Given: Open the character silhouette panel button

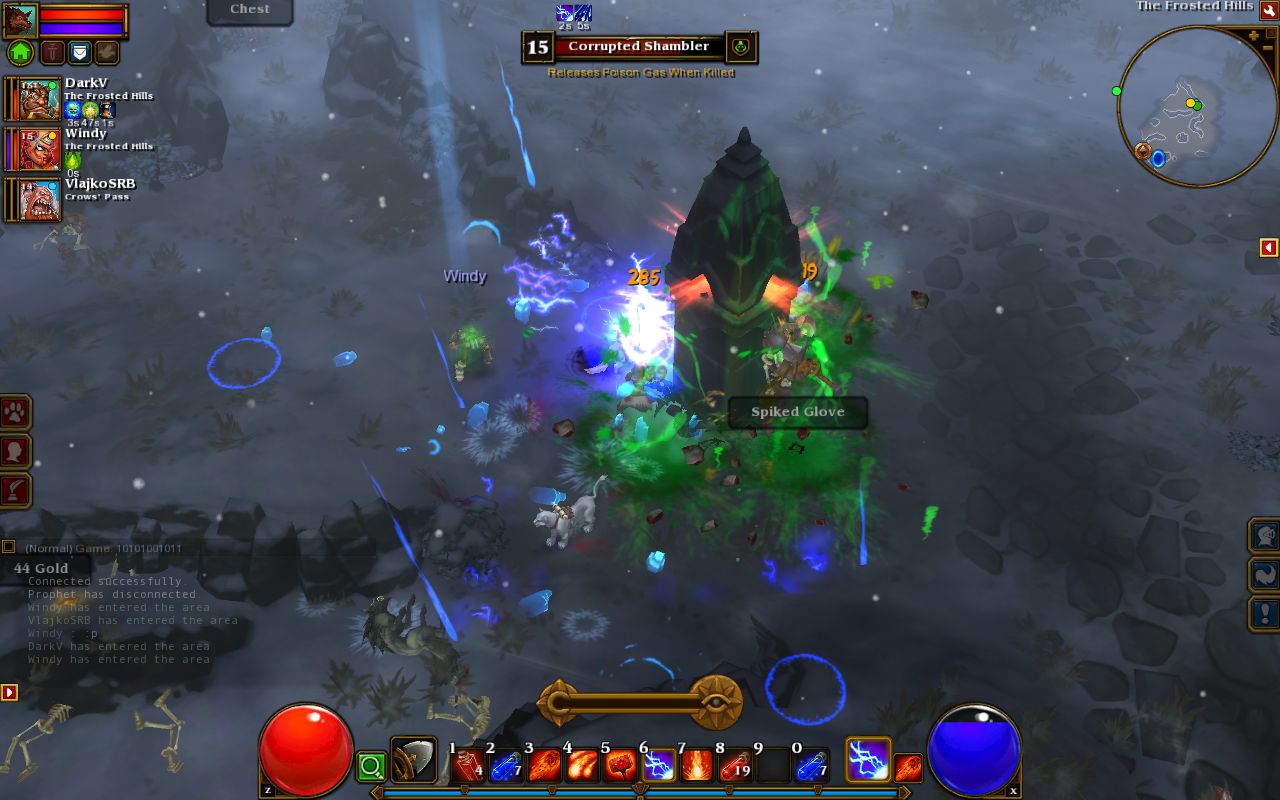Looking at the screenshot, I should point(17,452).
